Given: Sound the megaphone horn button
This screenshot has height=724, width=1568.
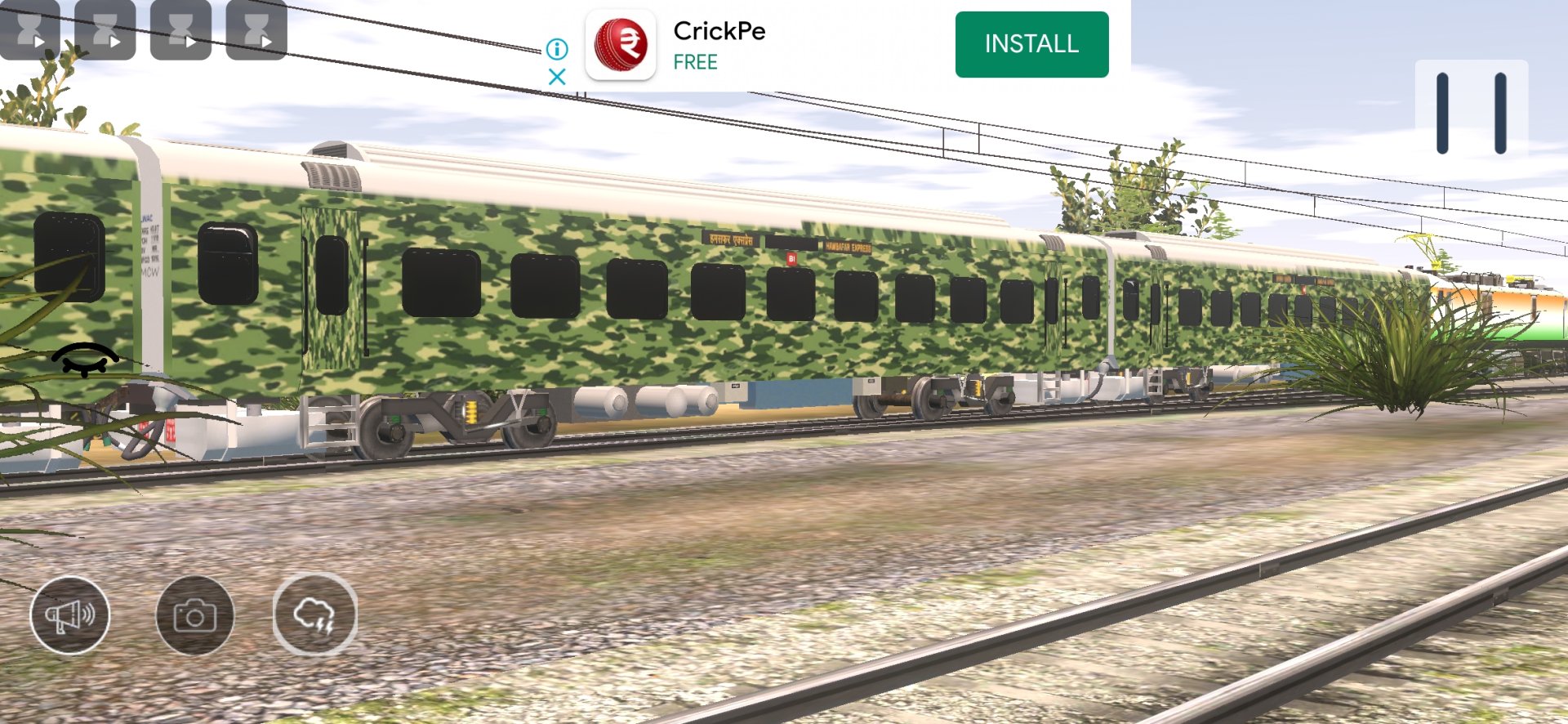Looking at the screenshot, I should pyautogui.click(x=70, y=615).
